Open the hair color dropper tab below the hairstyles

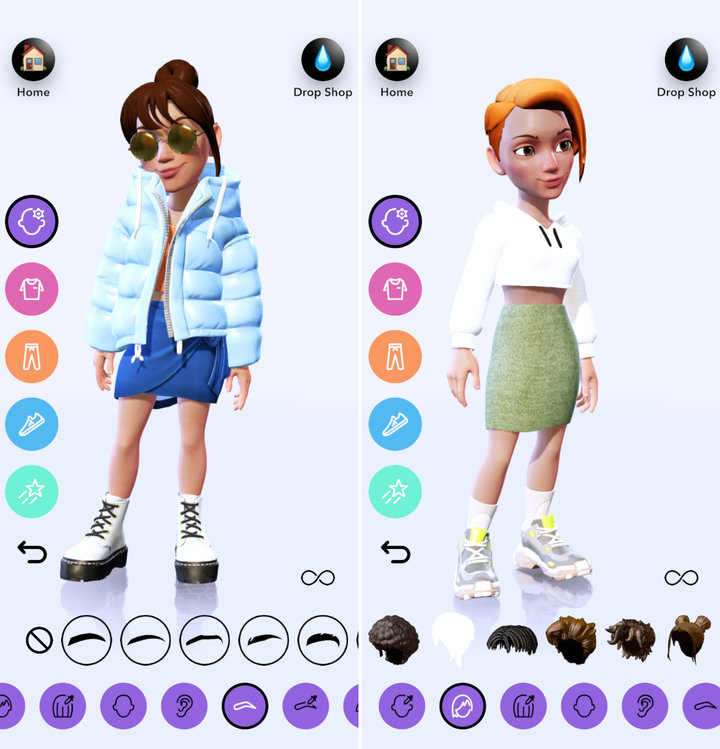pos(523,706)
